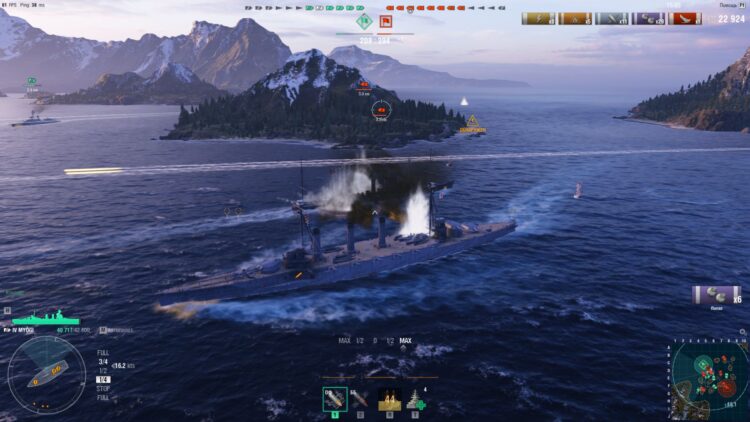Set engine speed to 3/4
This screenshot has width=750, height=422.
point(103,361)
